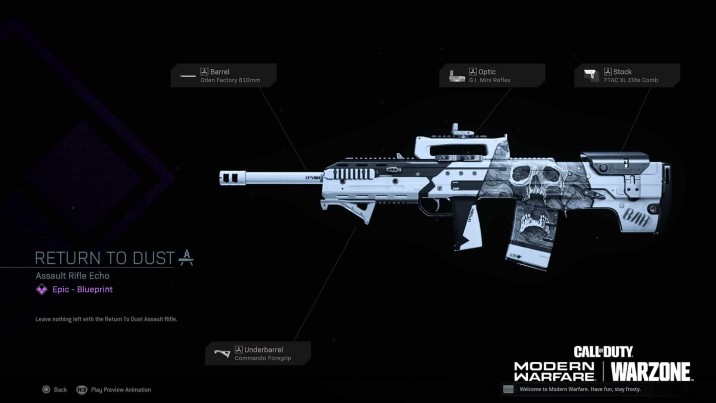
Task: Go Back to the previous menu
Action: point(54,389)
